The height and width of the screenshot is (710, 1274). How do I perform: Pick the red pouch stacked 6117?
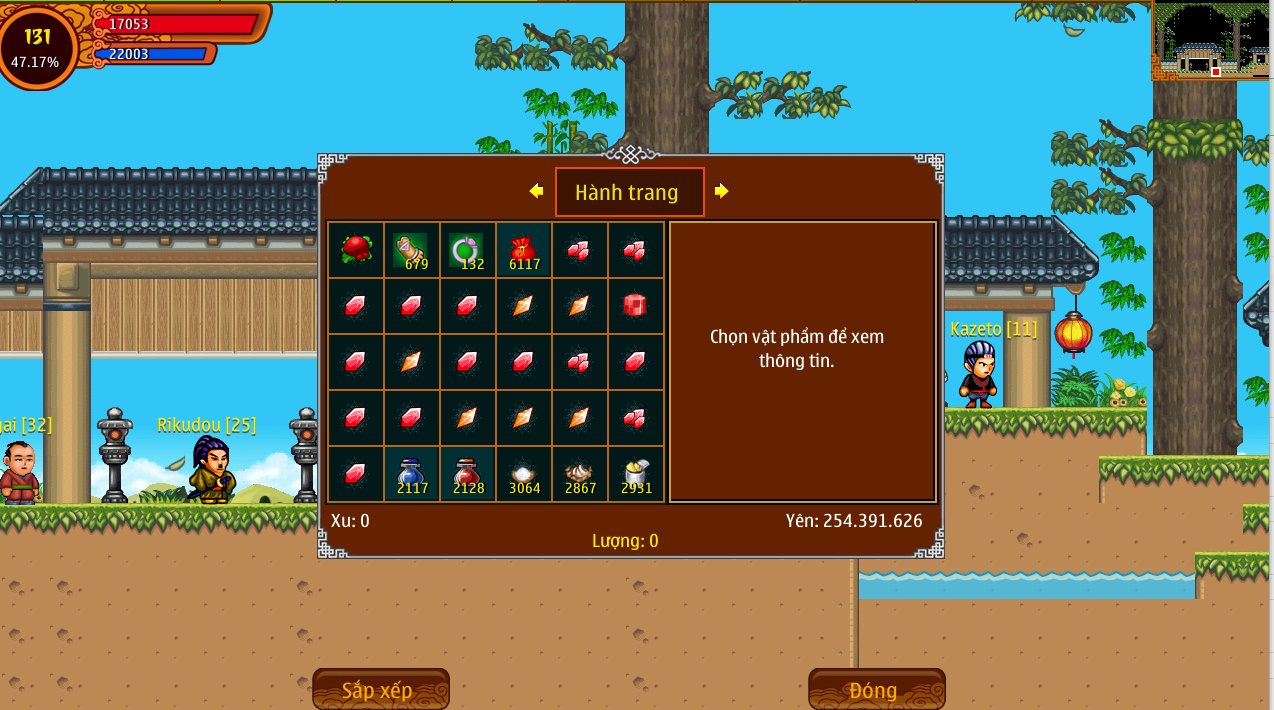(523, 250)
